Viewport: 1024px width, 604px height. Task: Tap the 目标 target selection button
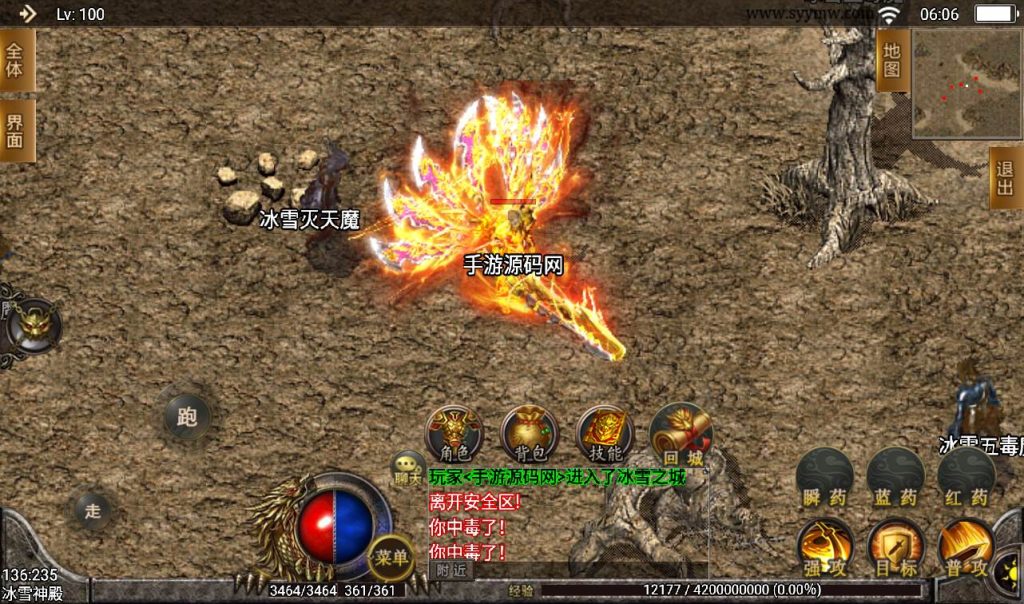coord(895,546)
